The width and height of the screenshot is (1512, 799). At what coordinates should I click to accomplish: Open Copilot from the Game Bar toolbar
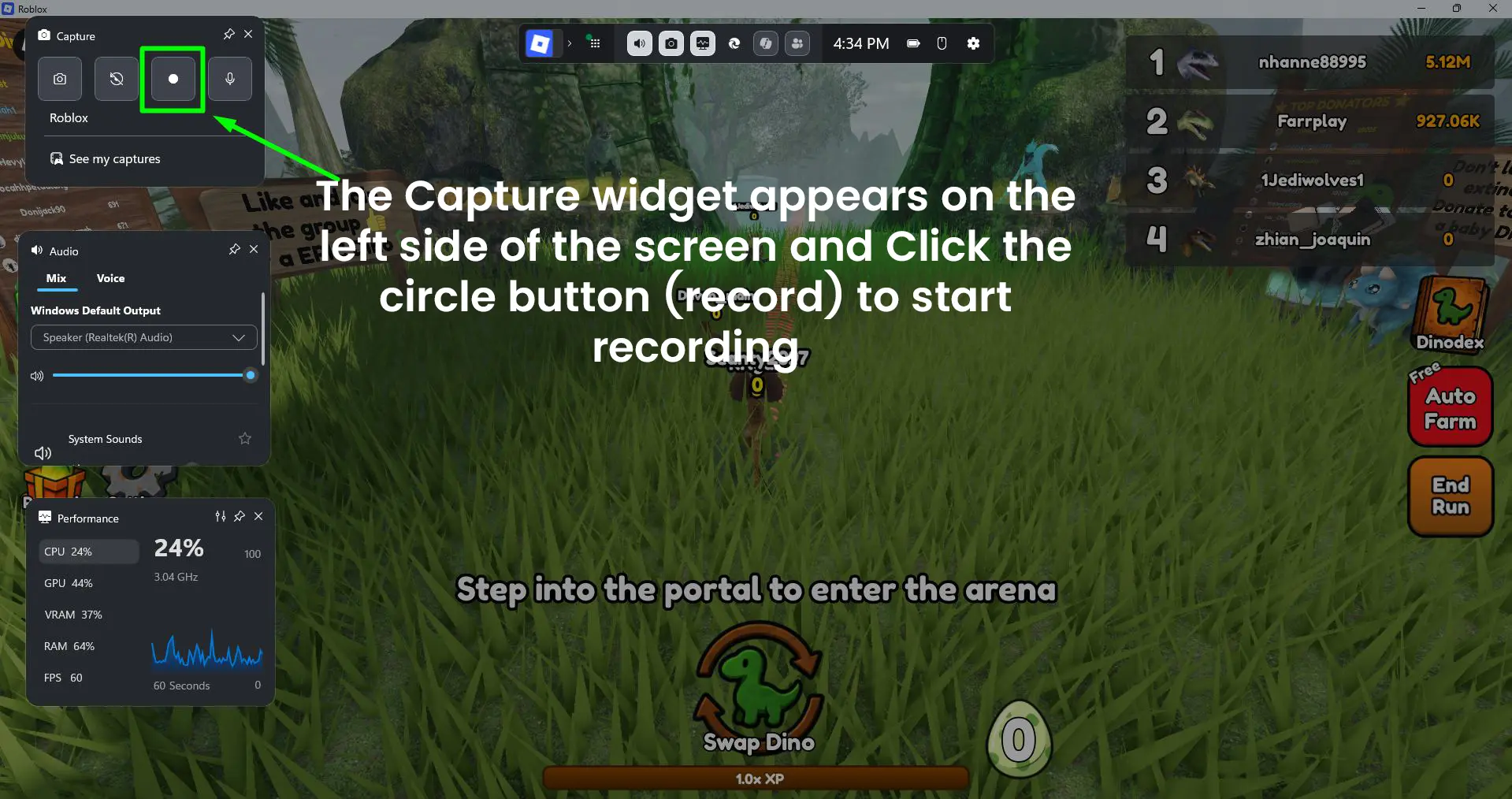(765, 43)
